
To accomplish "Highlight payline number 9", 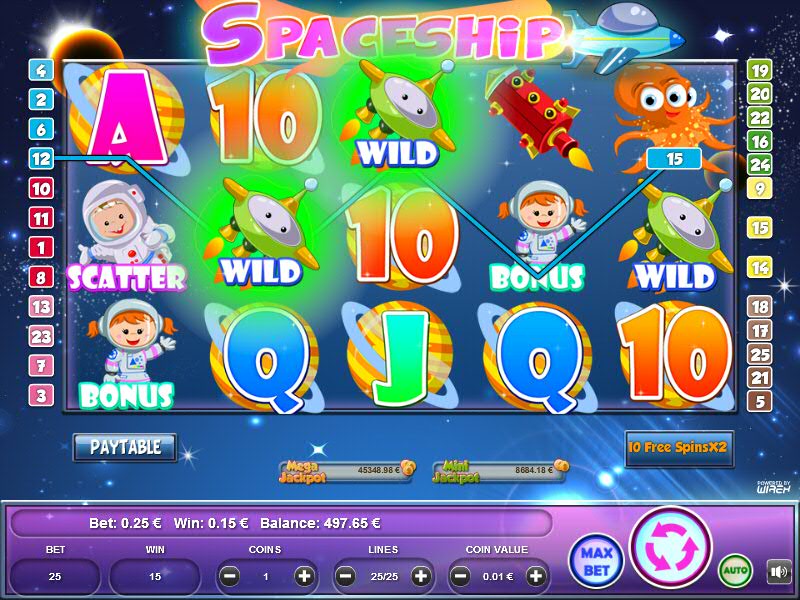I will tap(760, 188).
